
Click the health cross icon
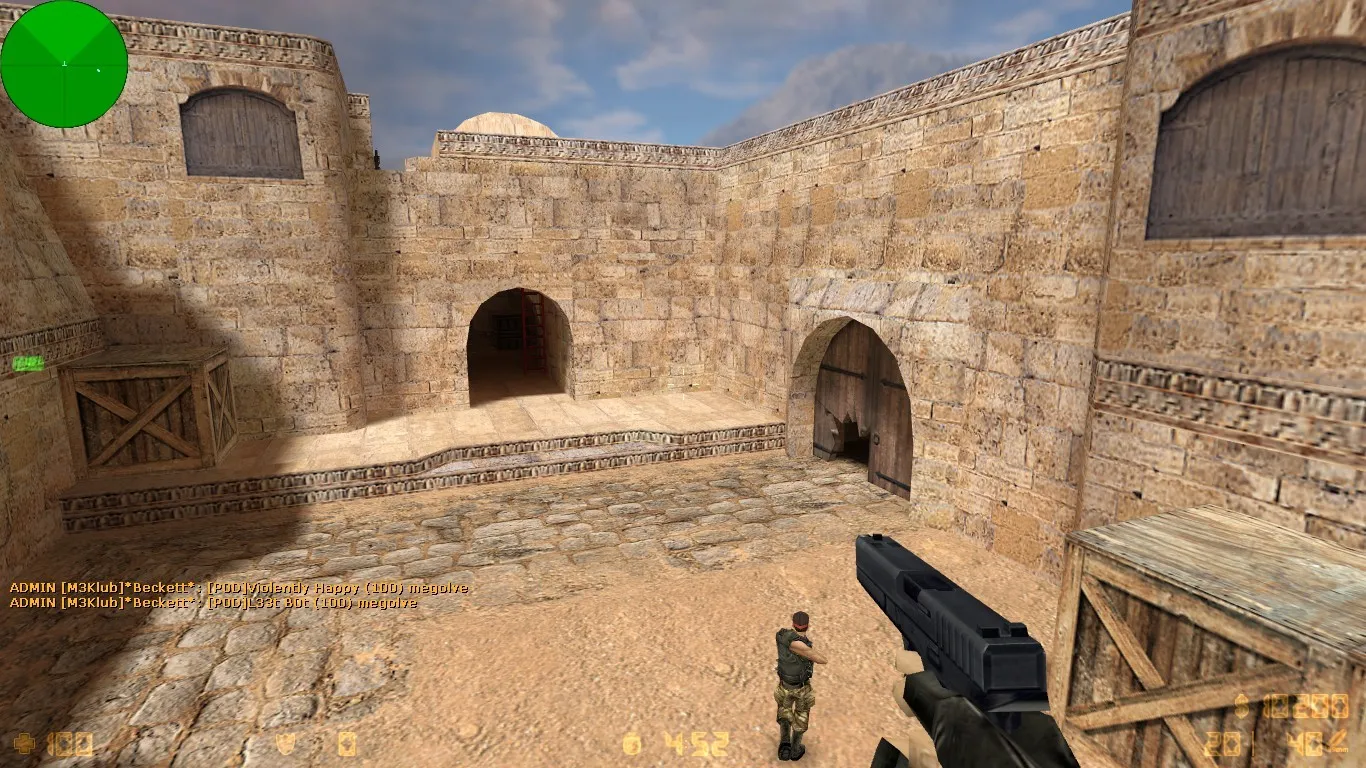(x=22, y=743)
